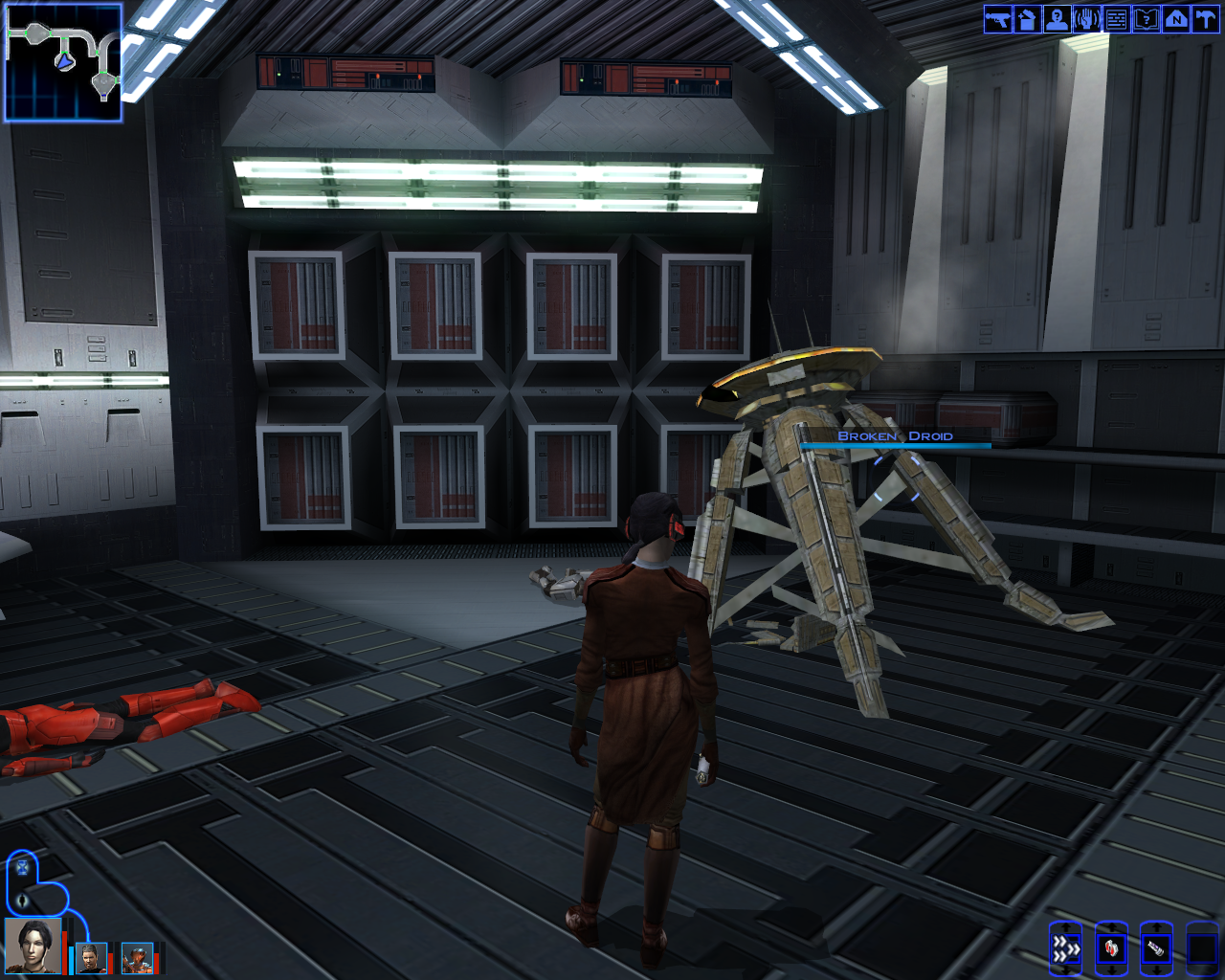This screenshot has width=1225, height=980.
Task: Click the blue Force points bar
Action: tap(71, 961)
